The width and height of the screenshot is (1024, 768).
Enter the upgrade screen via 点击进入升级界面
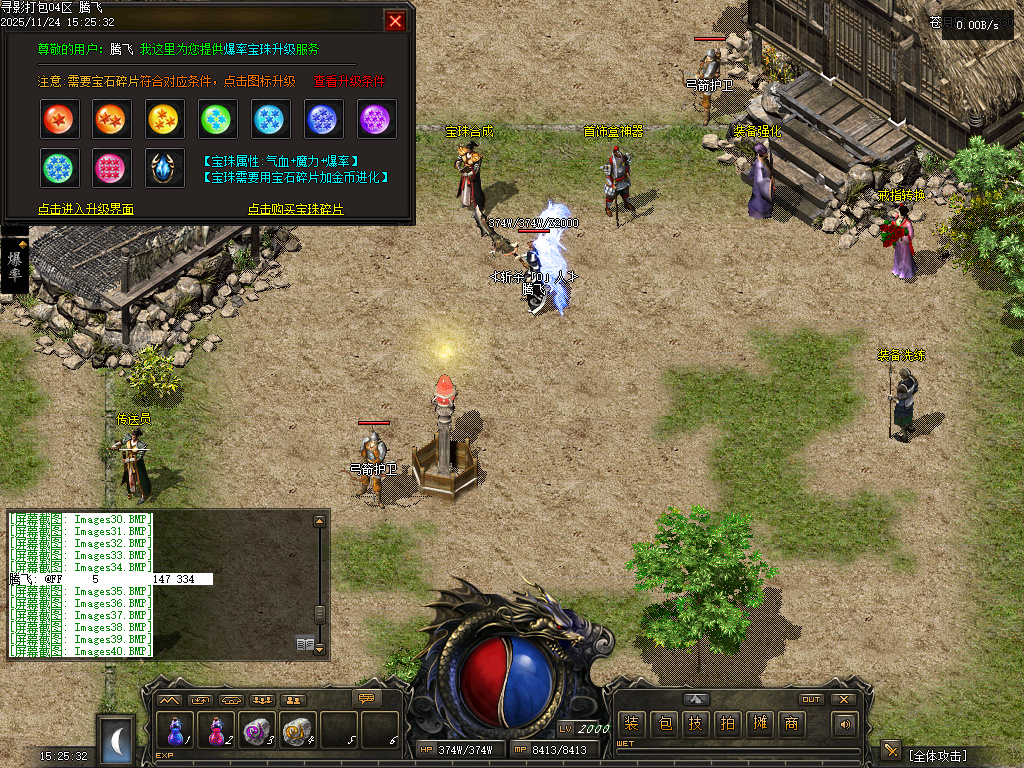(86, 209)
